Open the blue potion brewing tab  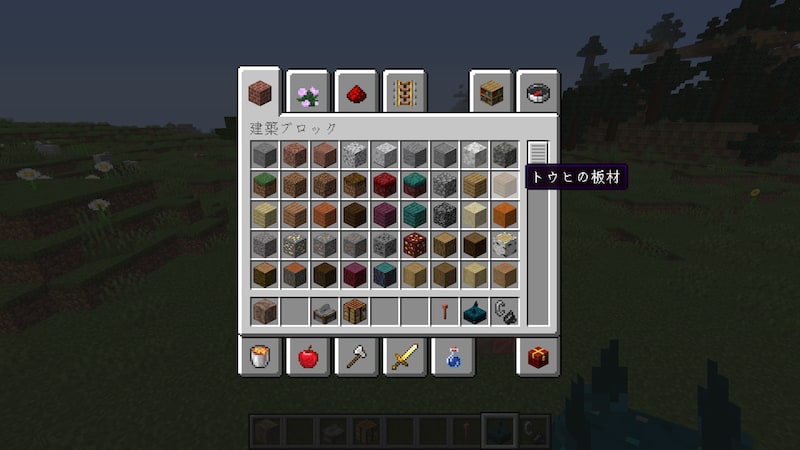[453, 356]
